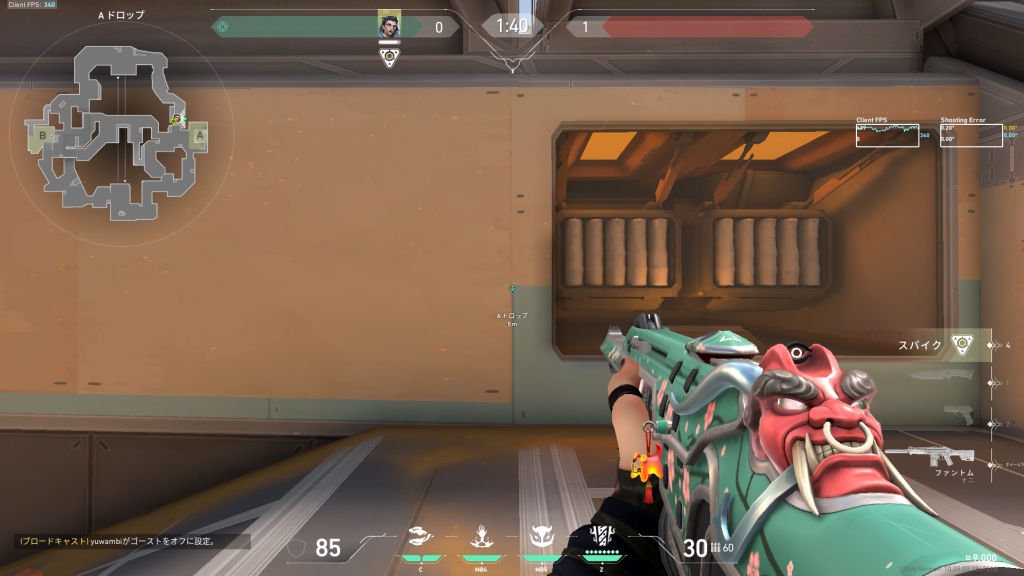This screenshot has height=576, width=1024.
Task: Select the A site marker on minimap
Action: (199, 134)
